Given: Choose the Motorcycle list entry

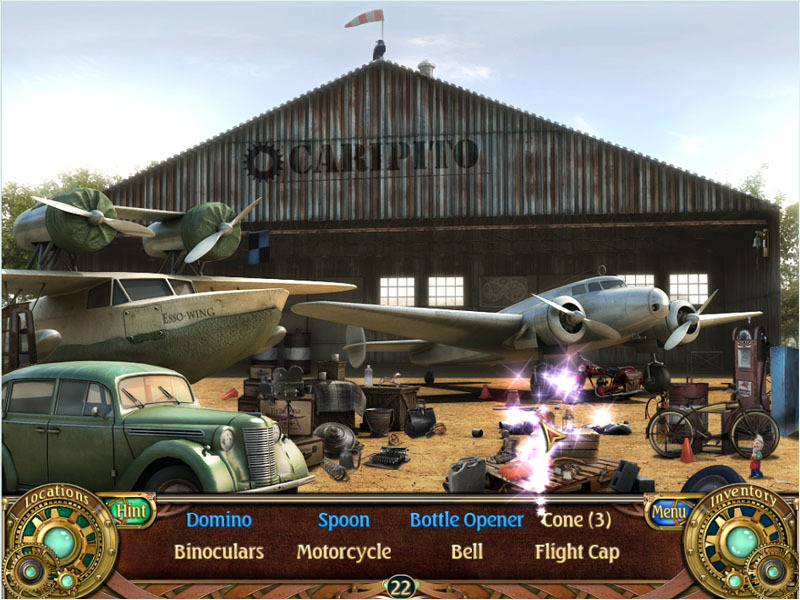Looking at the screenshot, I should (x=344, y=551).
